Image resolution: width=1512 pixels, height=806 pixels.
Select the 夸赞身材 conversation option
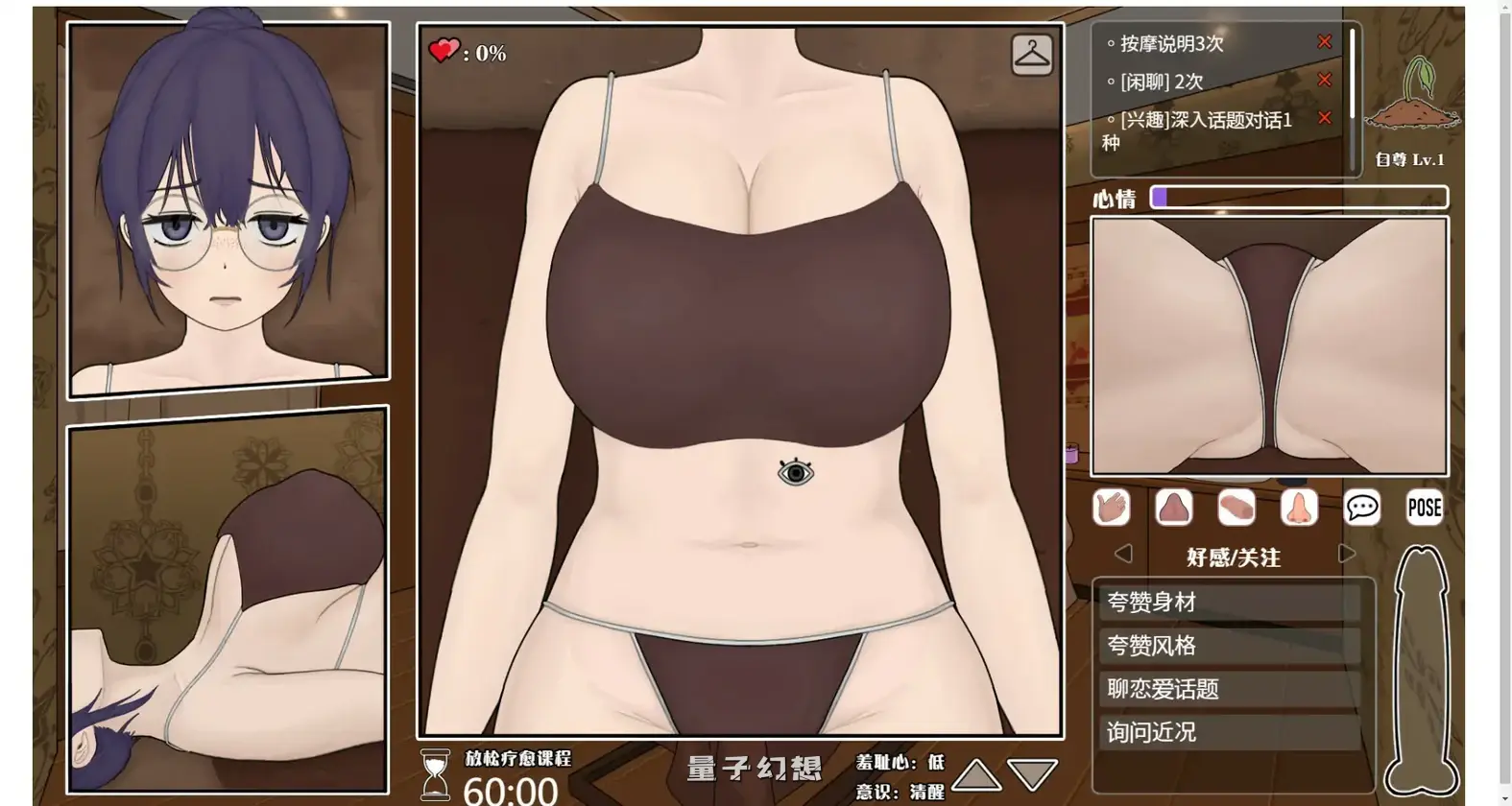(1232, 602)
